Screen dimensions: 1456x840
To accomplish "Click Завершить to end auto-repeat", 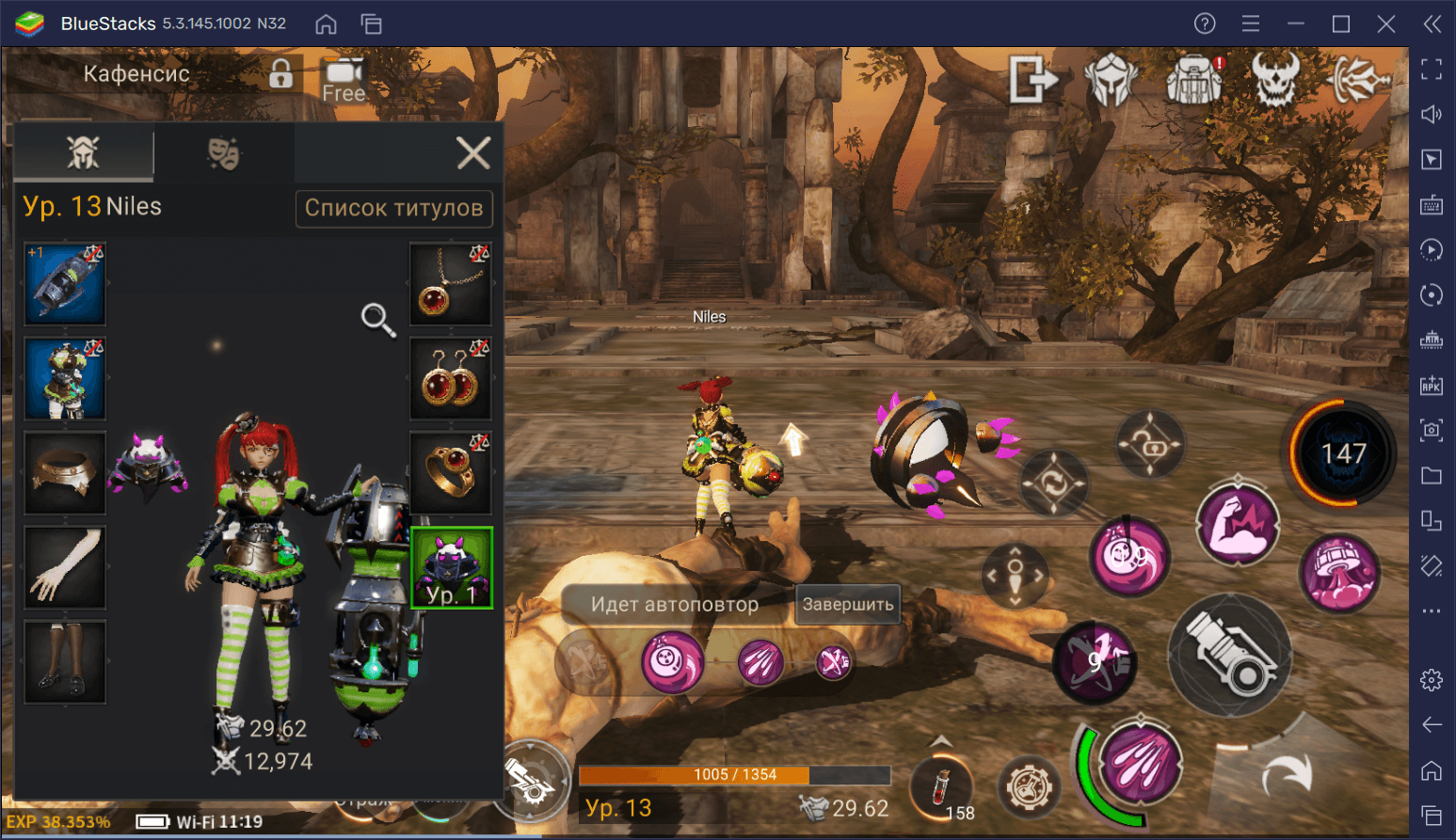I will coord(847,605).
